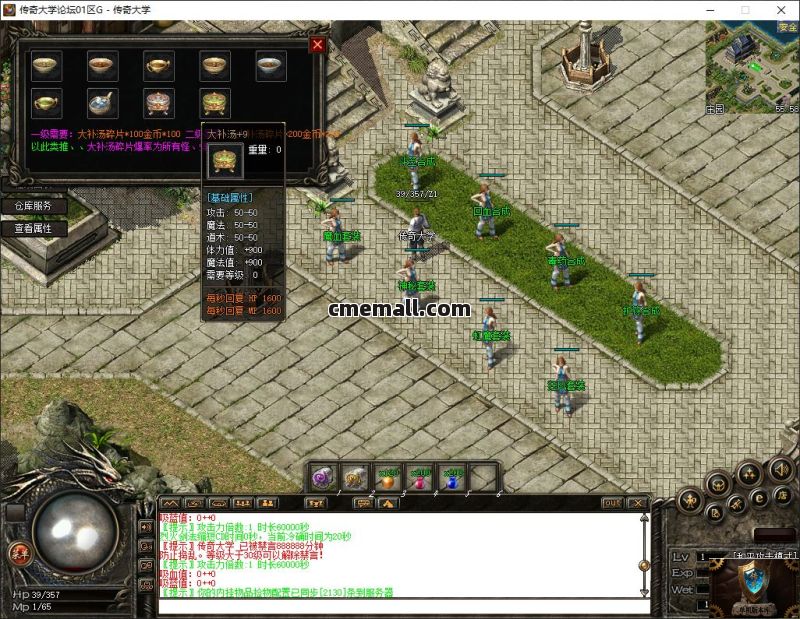This screenshot has height=619, width=800.
Task: Close the chat log window
Action: [x=636, y=502]
